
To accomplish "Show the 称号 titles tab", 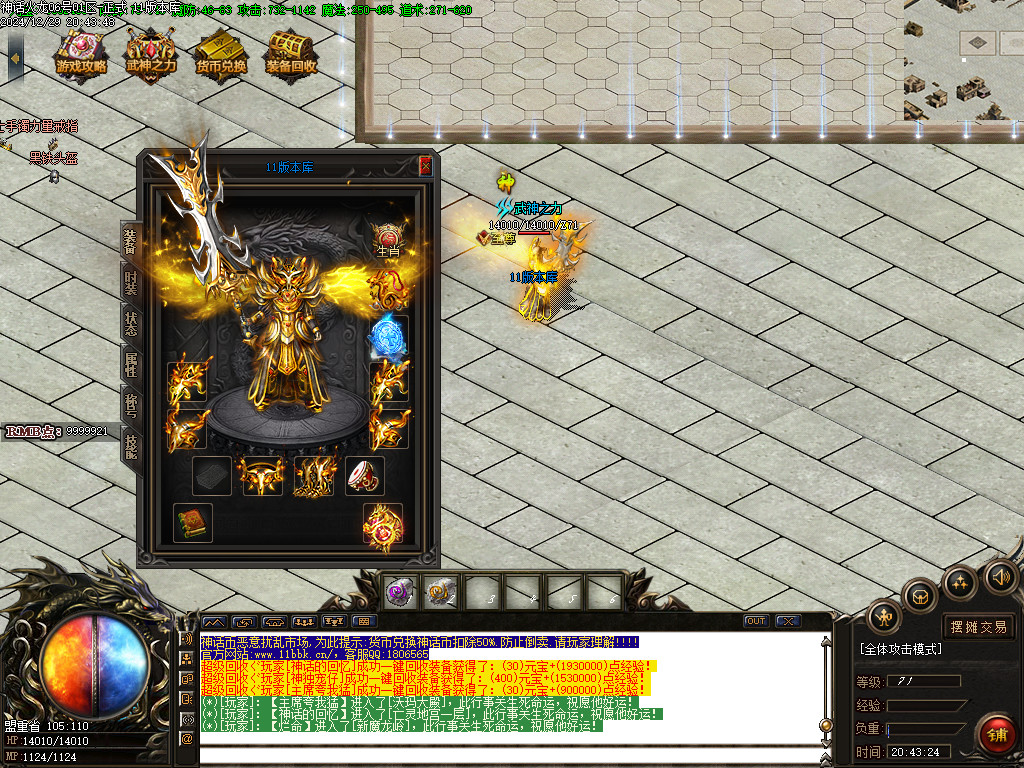I will pyautogui.click(x=131, y=404).
